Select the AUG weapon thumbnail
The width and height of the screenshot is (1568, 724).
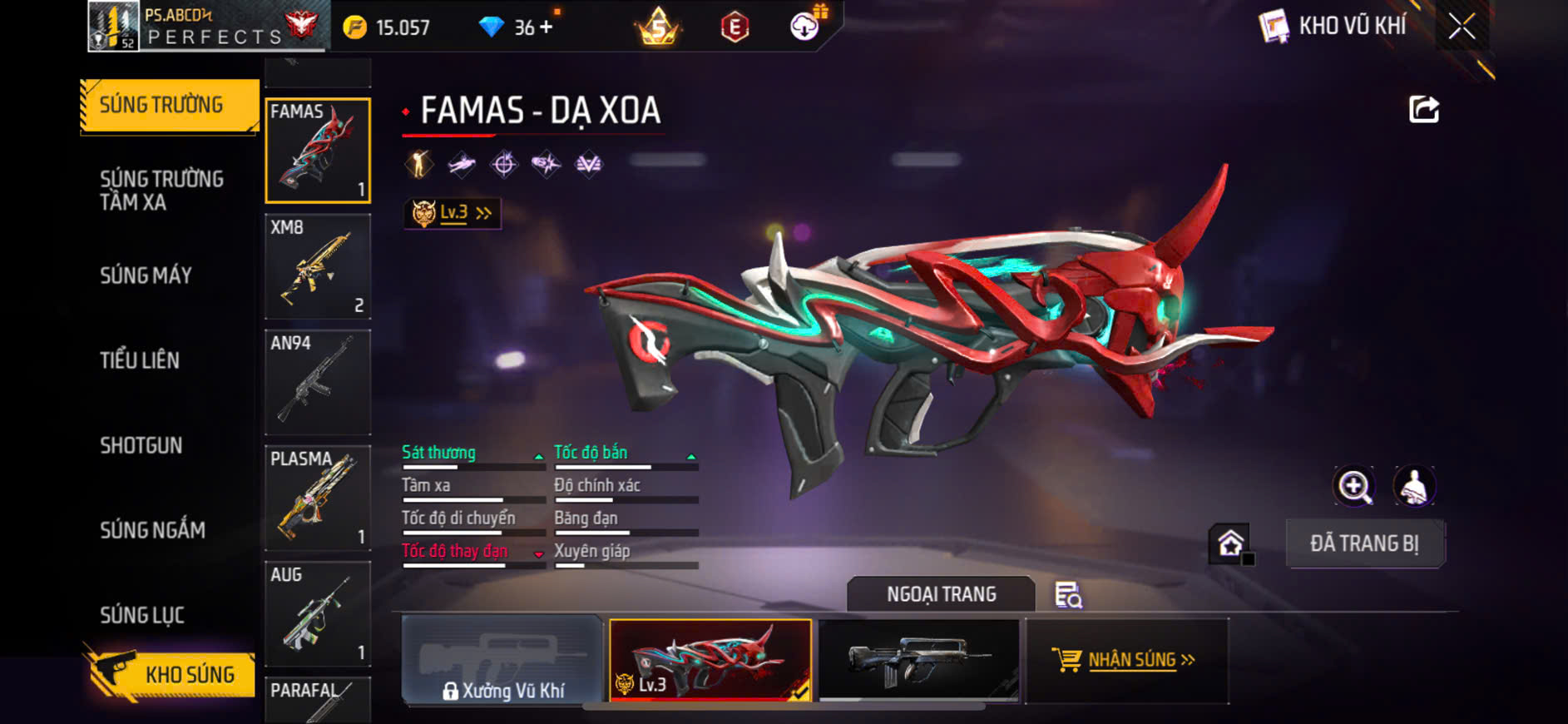[x=318, y=613]
